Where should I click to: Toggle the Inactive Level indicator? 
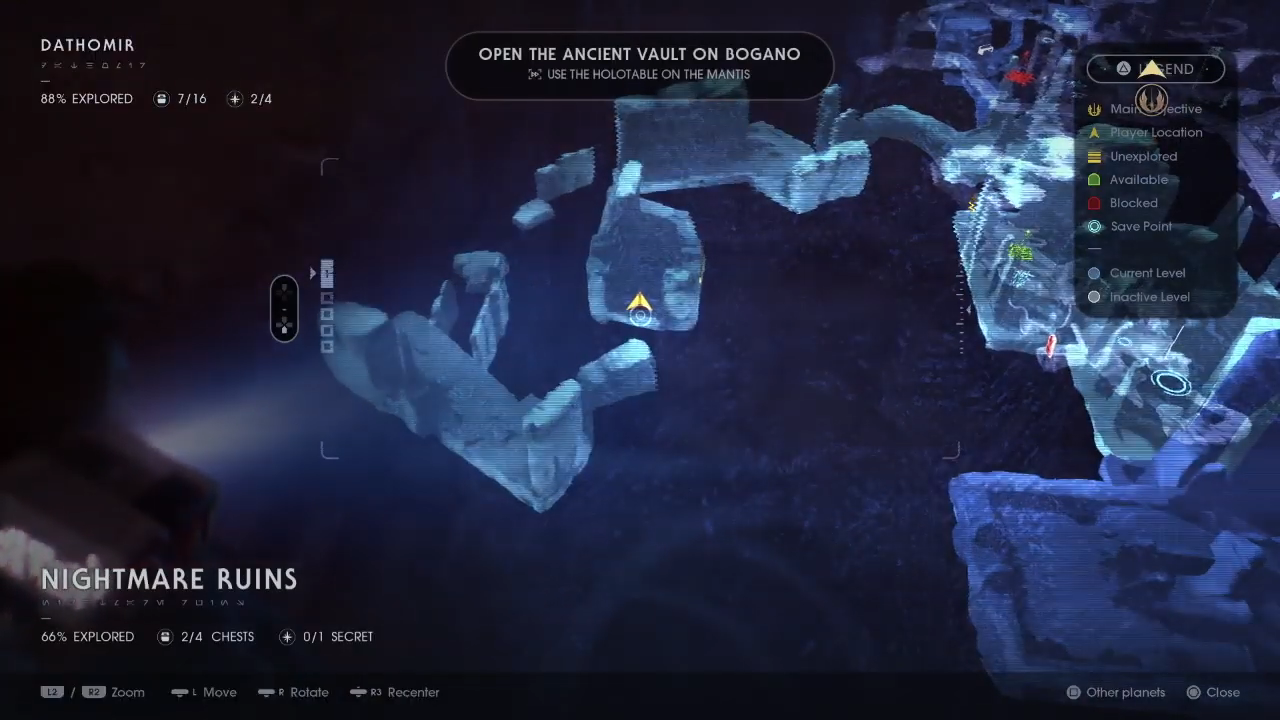[1094, 297]
